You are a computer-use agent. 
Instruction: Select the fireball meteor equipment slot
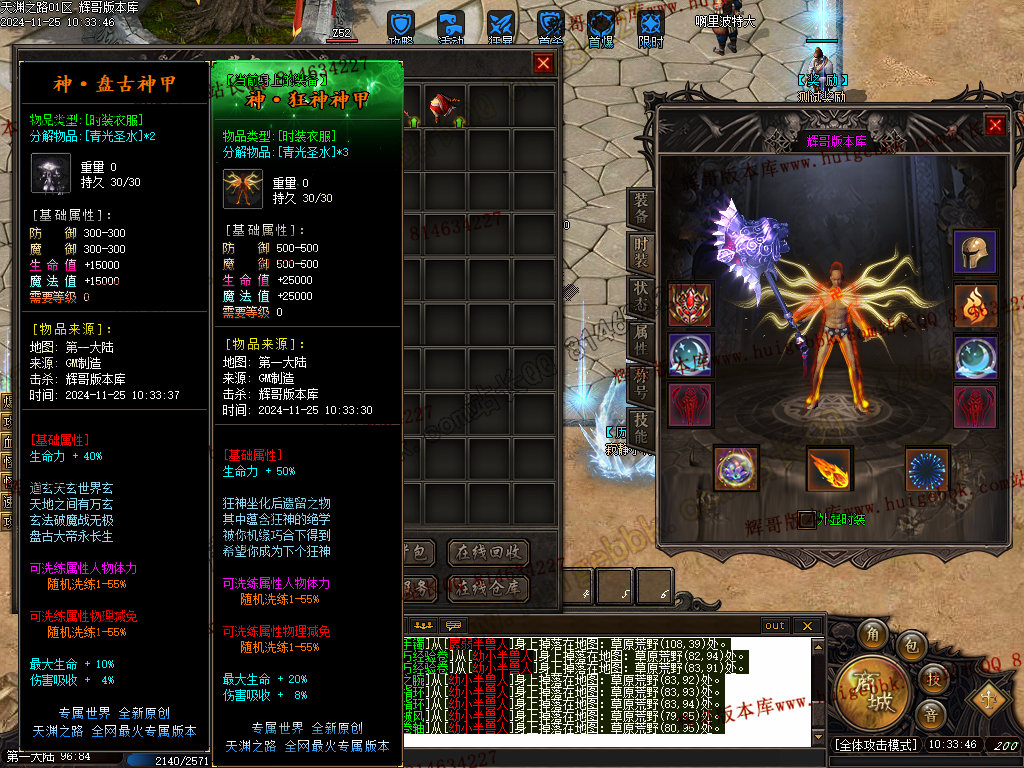(x=829, y=469)
